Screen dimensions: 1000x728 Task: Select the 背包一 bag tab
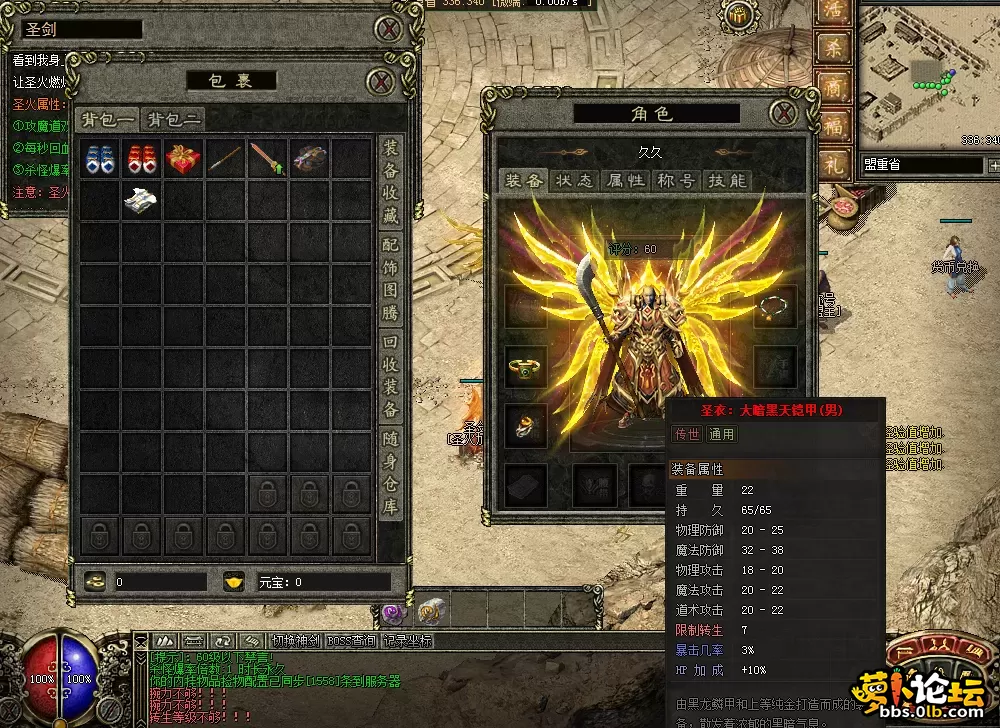coord(109,119)
